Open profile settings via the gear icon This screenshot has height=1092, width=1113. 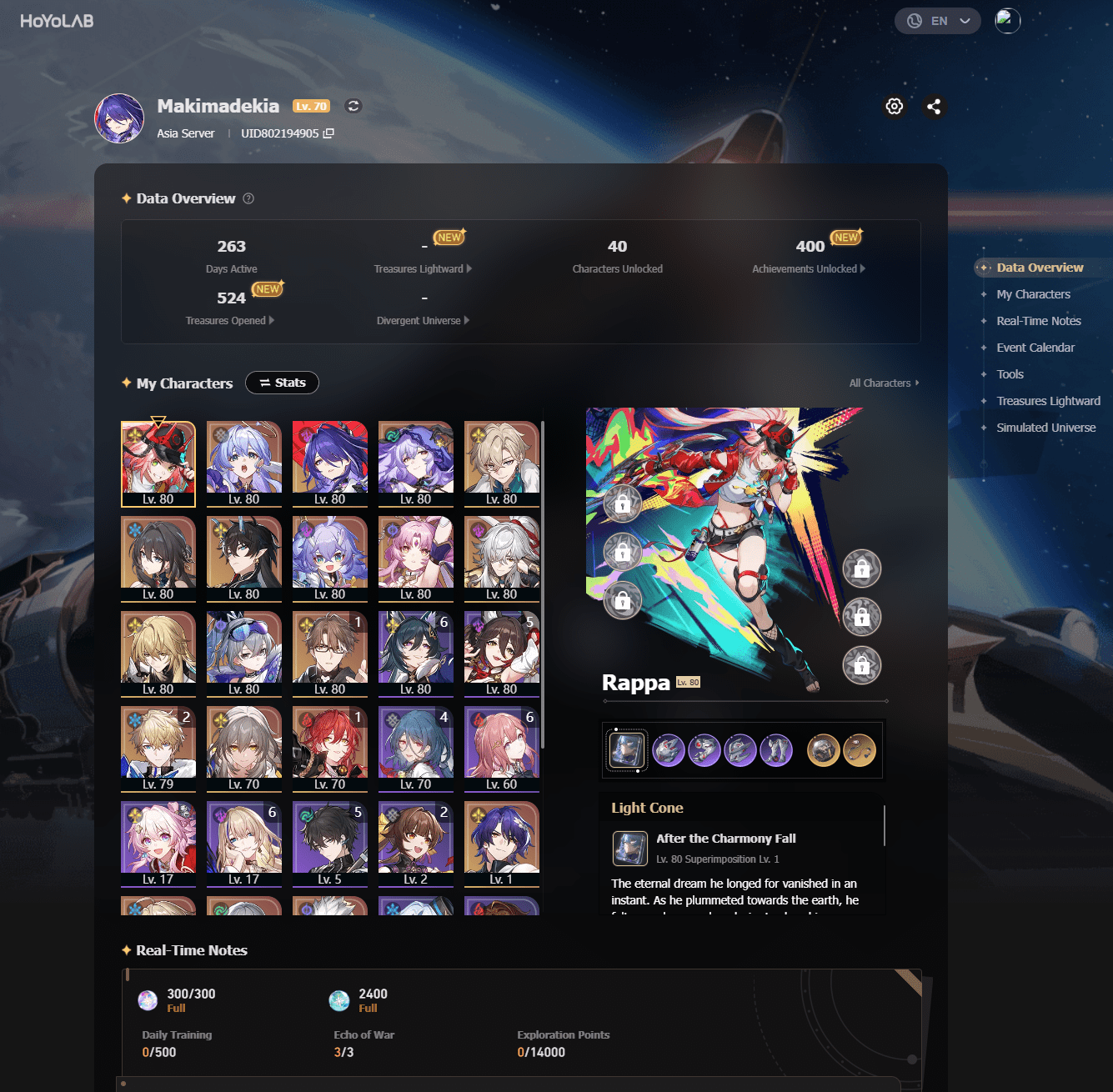tap(894, 107)
